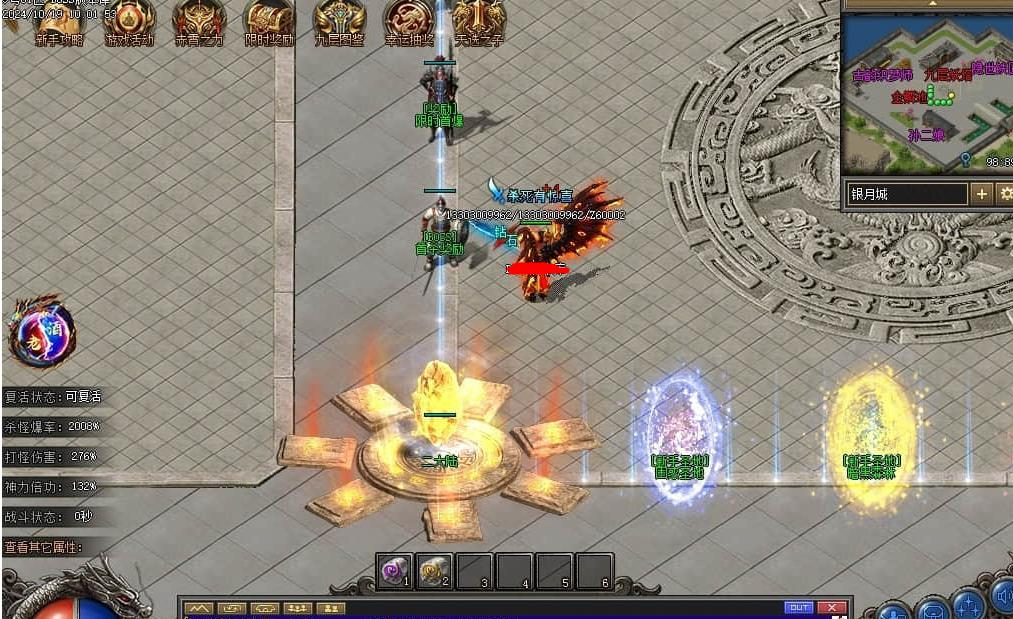Image resolution: width=1013 pixels, height=619 pixels.
Task: Click the blue OUT button
Action: (798, 607)
